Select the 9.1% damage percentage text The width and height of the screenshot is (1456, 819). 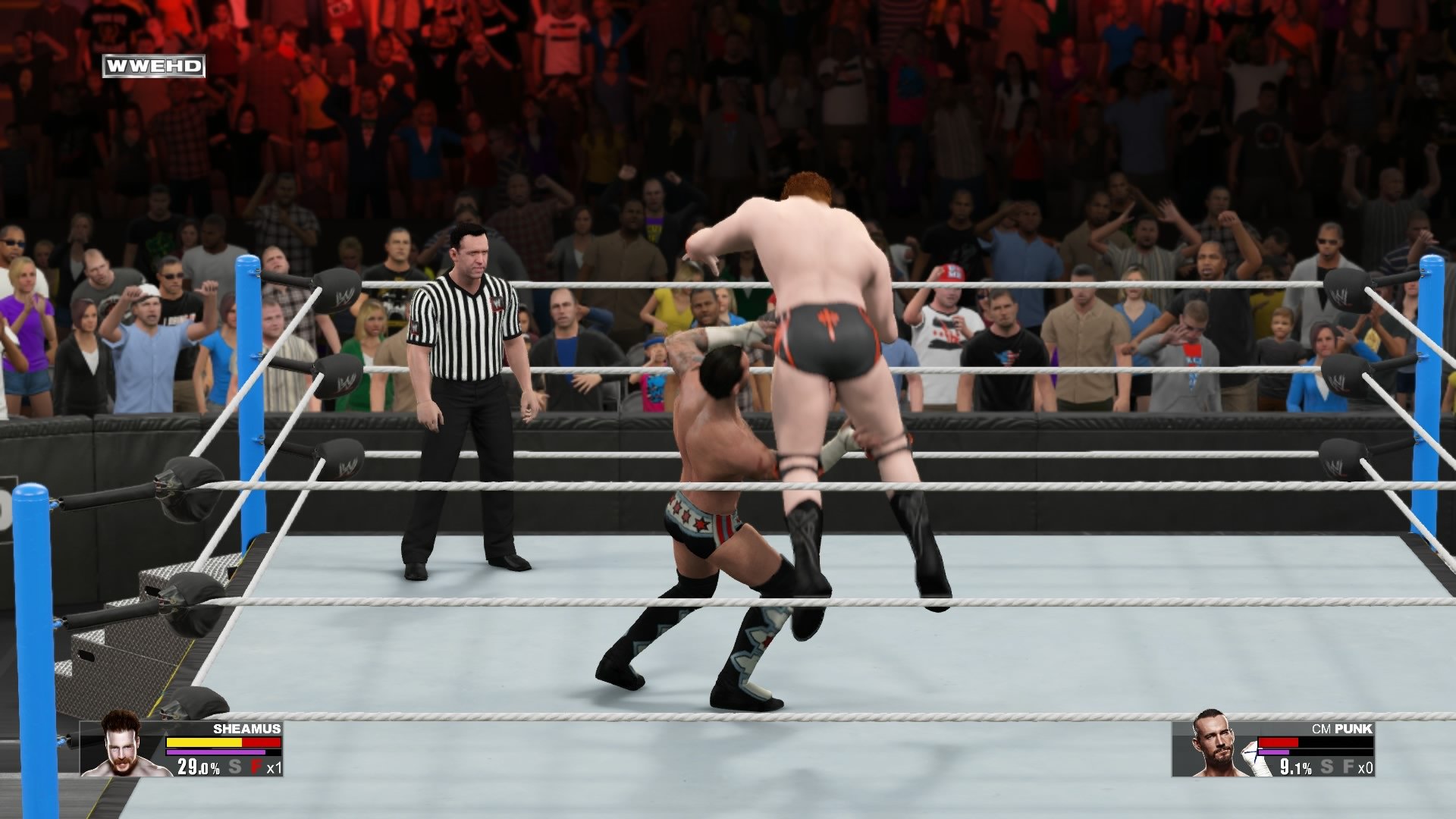pyautogui.click(x=1294, y=767)
